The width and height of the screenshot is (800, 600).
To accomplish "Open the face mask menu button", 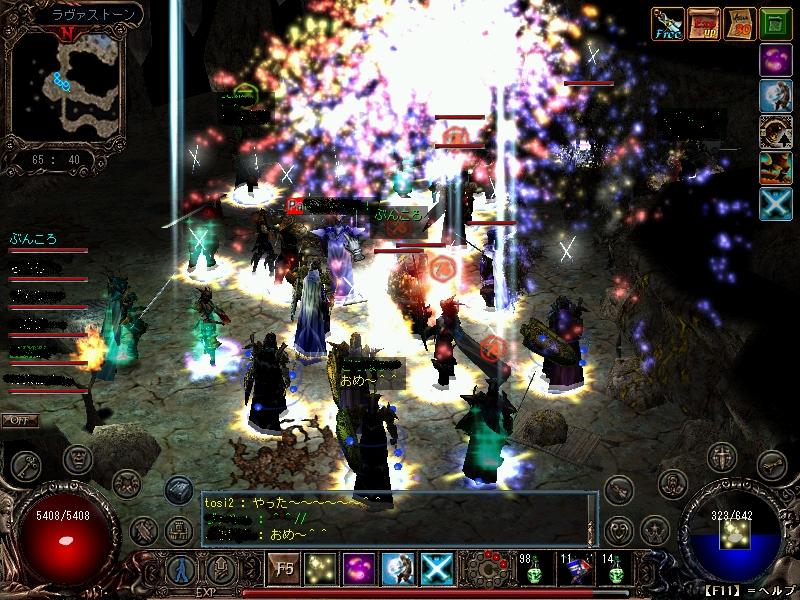I will pyautogui.click(x=78, y=459).
